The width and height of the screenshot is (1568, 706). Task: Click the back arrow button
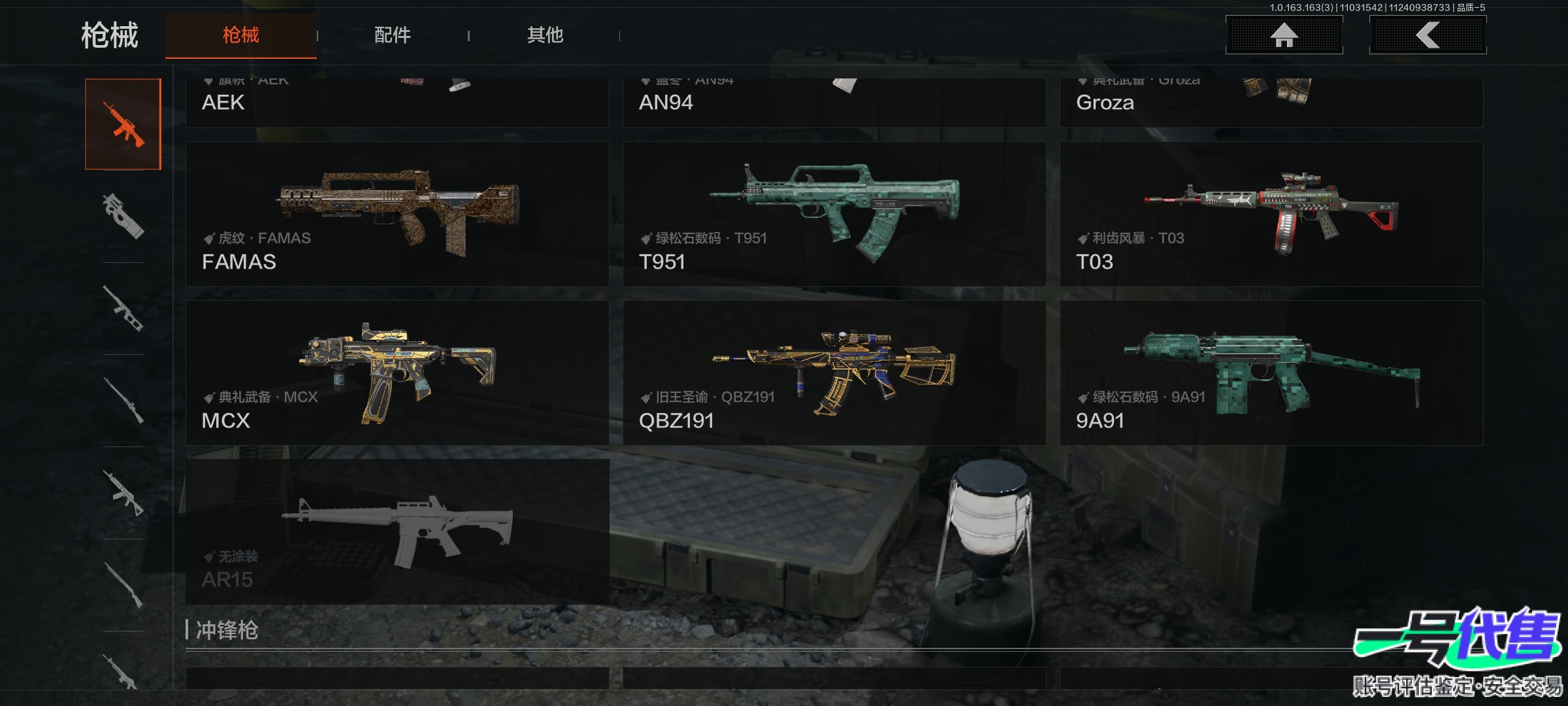[x=1428, y=35]
